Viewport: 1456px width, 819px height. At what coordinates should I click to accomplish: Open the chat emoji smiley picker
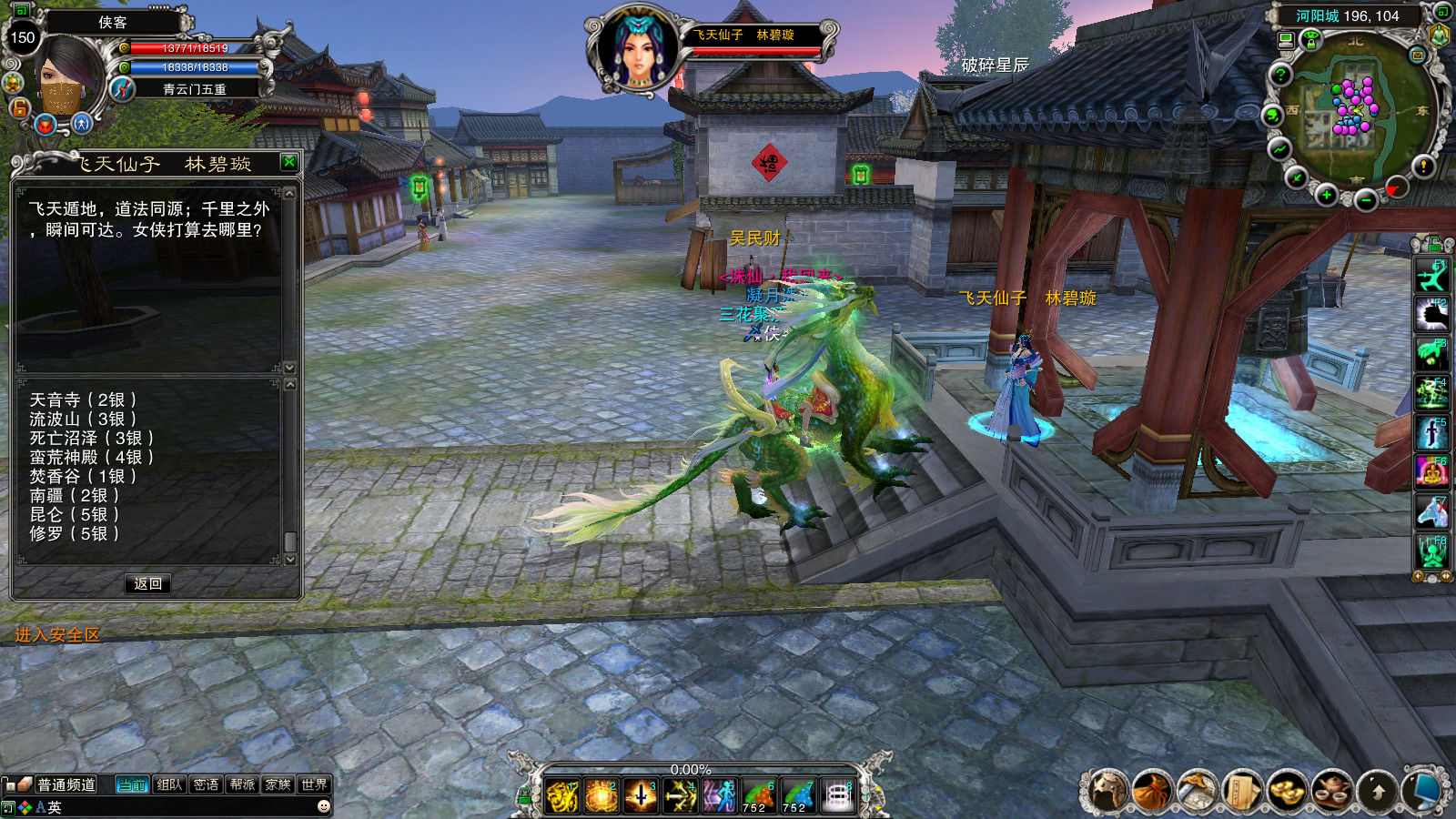click(323, 806)
